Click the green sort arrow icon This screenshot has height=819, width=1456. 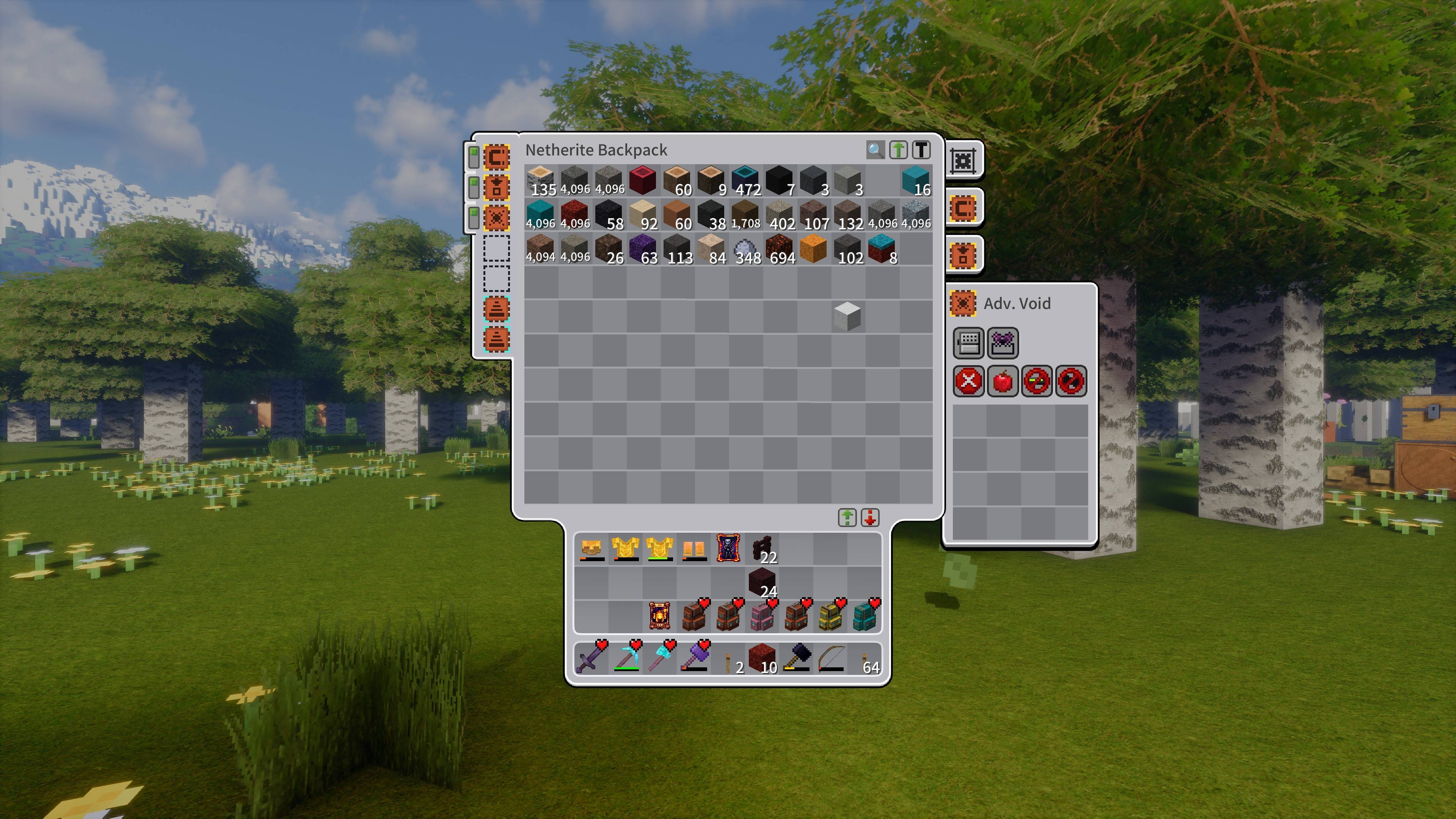coord(897,150)
